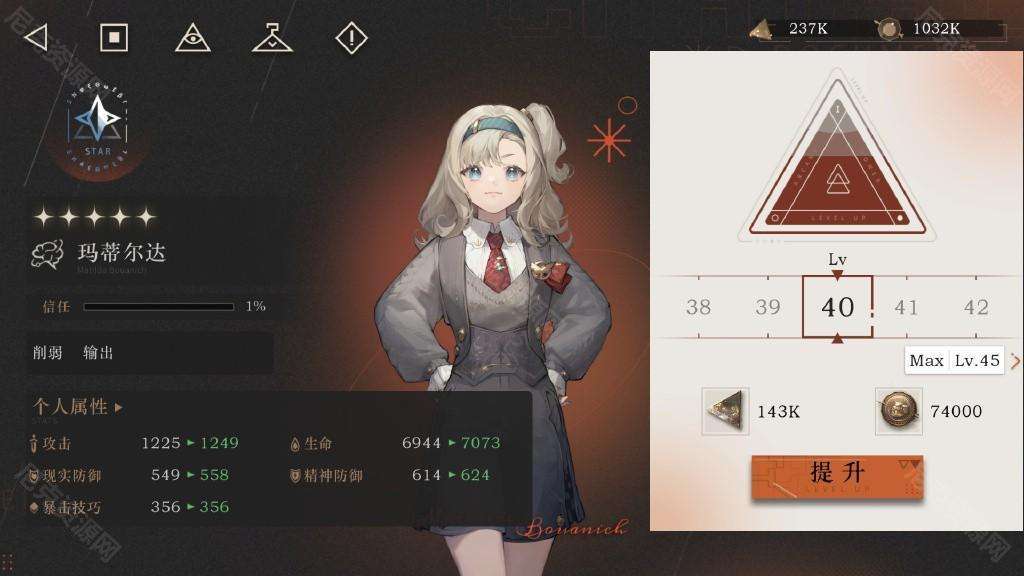Open the home square icon

click(114, 38)
